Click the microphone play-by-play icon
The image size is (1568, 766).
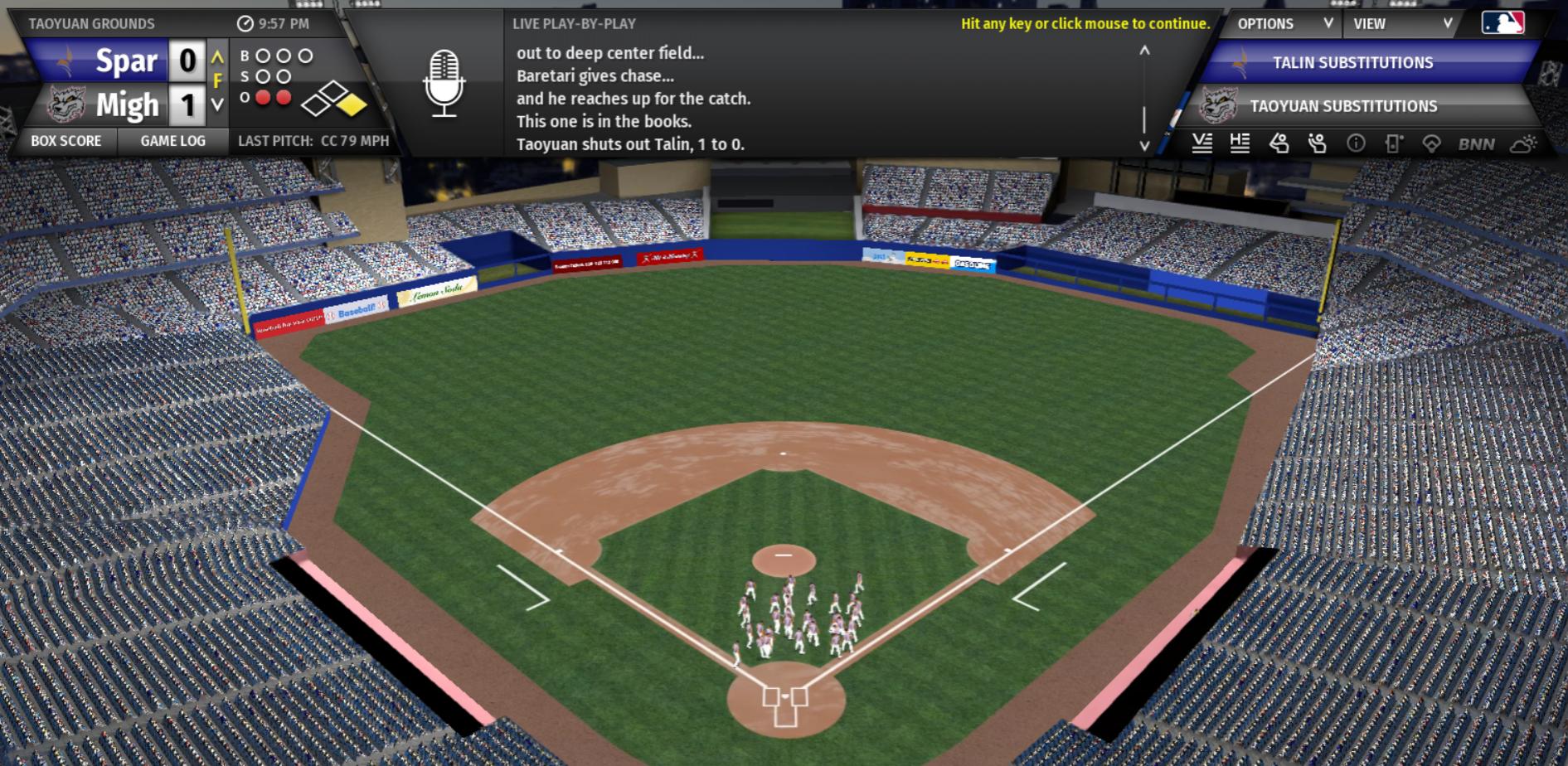click(x=444, y=83)
